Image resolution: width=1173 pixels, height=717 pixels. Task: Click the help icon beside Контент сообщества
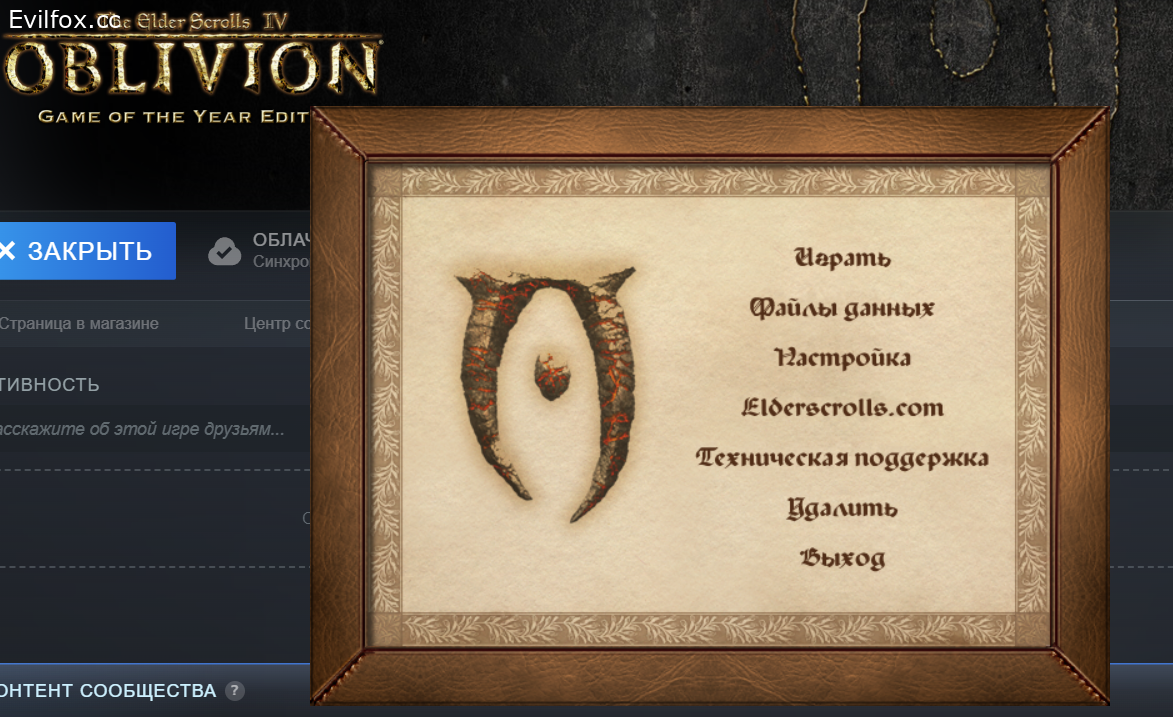(234, 691)
